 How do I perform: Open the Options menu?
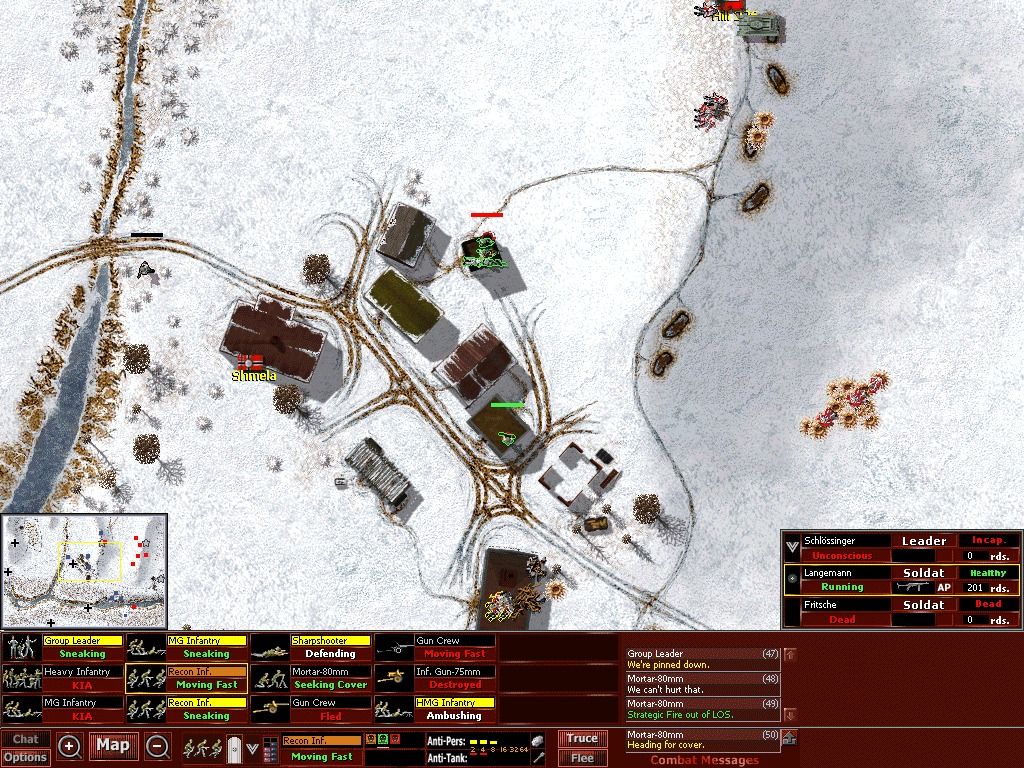click(x=26, y=757)
